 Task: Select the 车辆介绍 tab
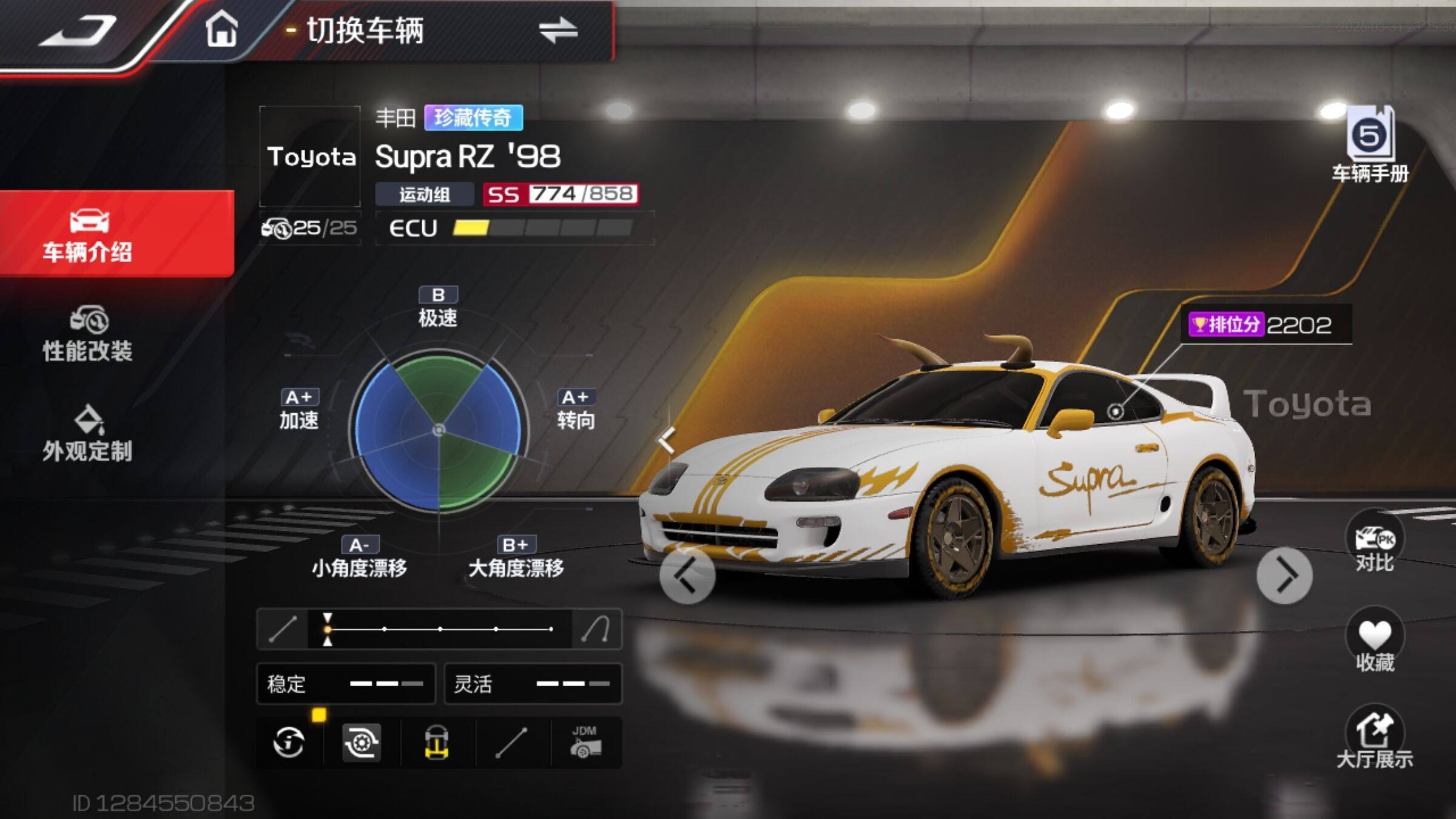tap(88, 234)
